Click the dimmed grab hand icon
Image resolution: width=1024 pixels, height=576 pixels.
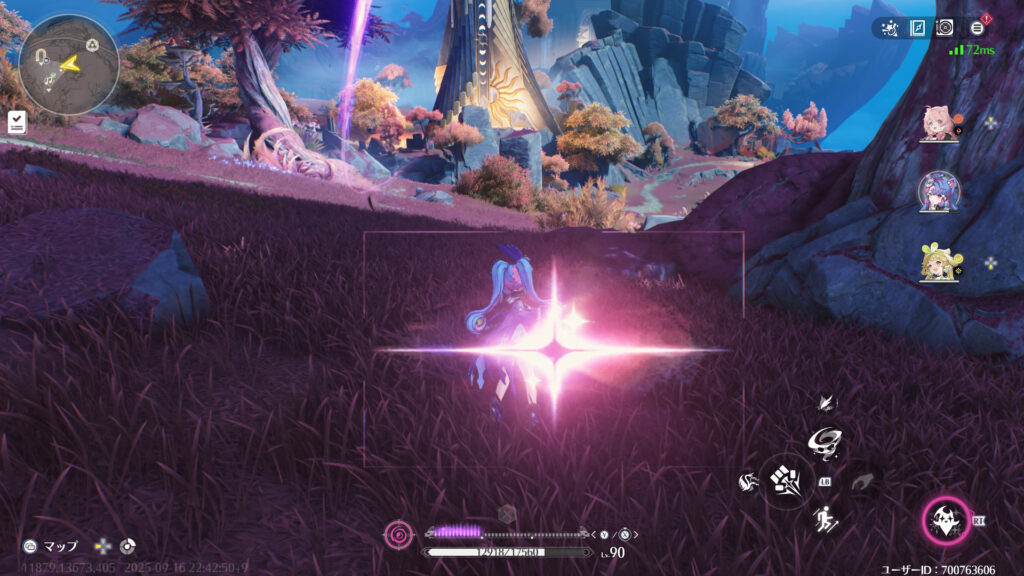[864, 482]
